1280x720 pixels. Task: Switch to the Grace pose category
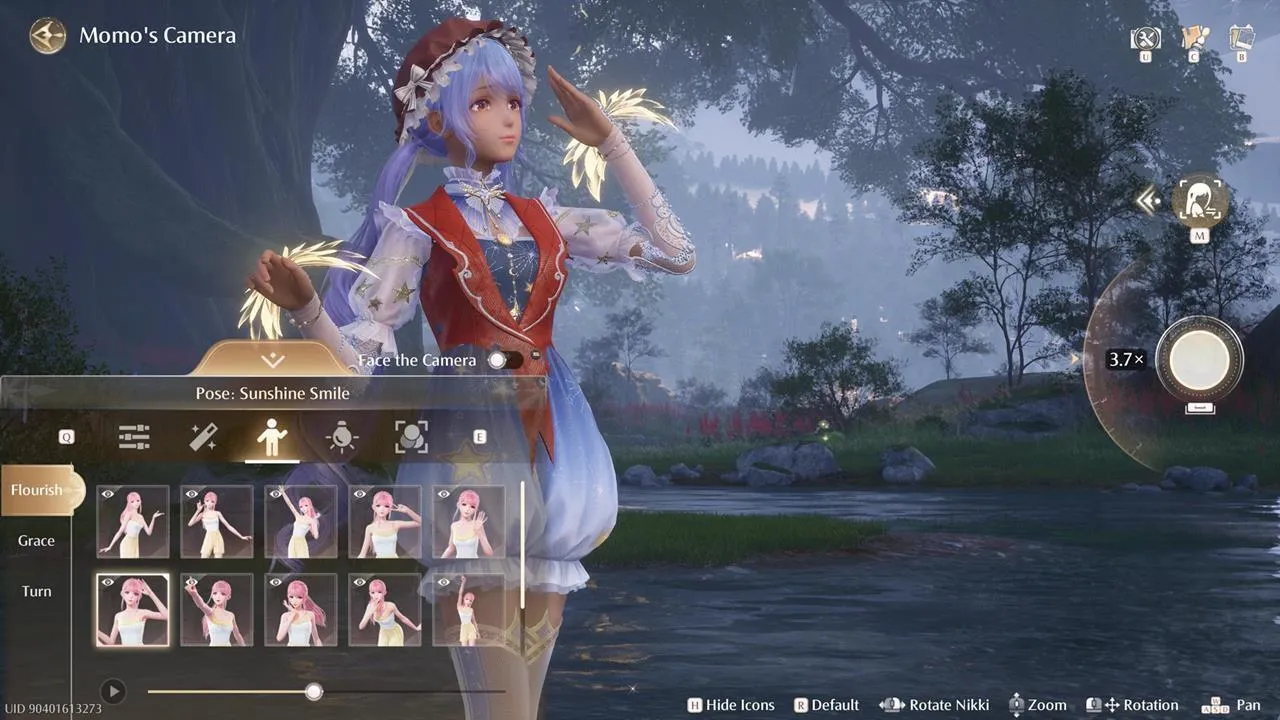click(x=35, y=540)
